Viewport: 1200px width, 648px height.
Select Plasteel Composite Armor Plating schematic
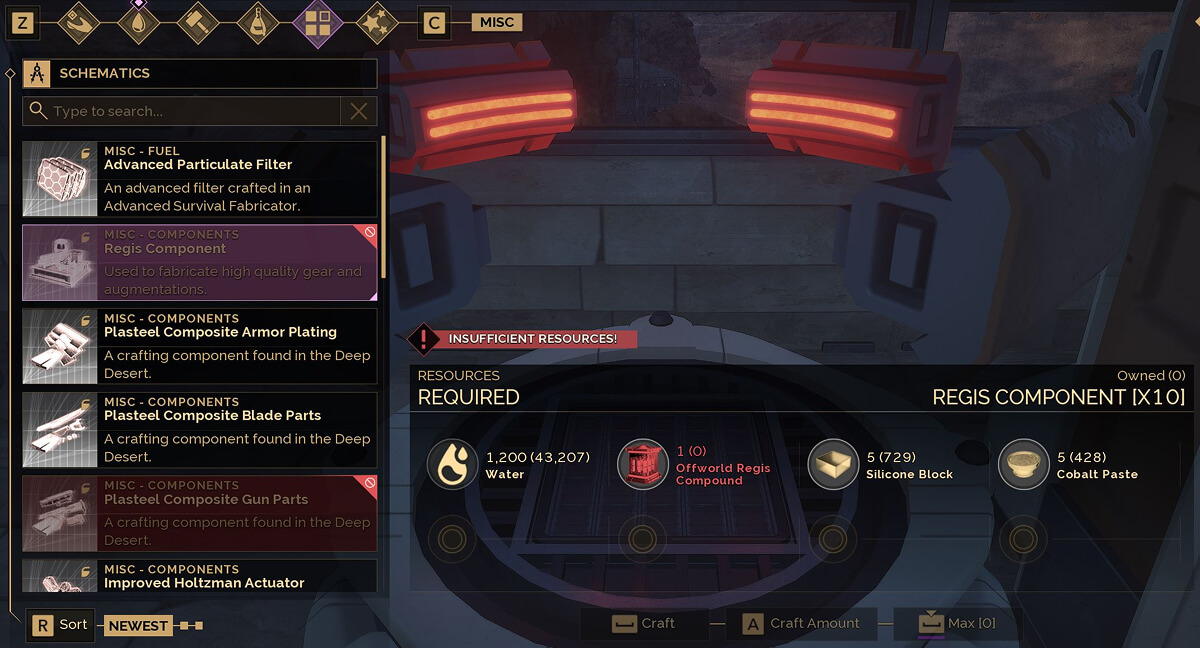tap(200, 346)
